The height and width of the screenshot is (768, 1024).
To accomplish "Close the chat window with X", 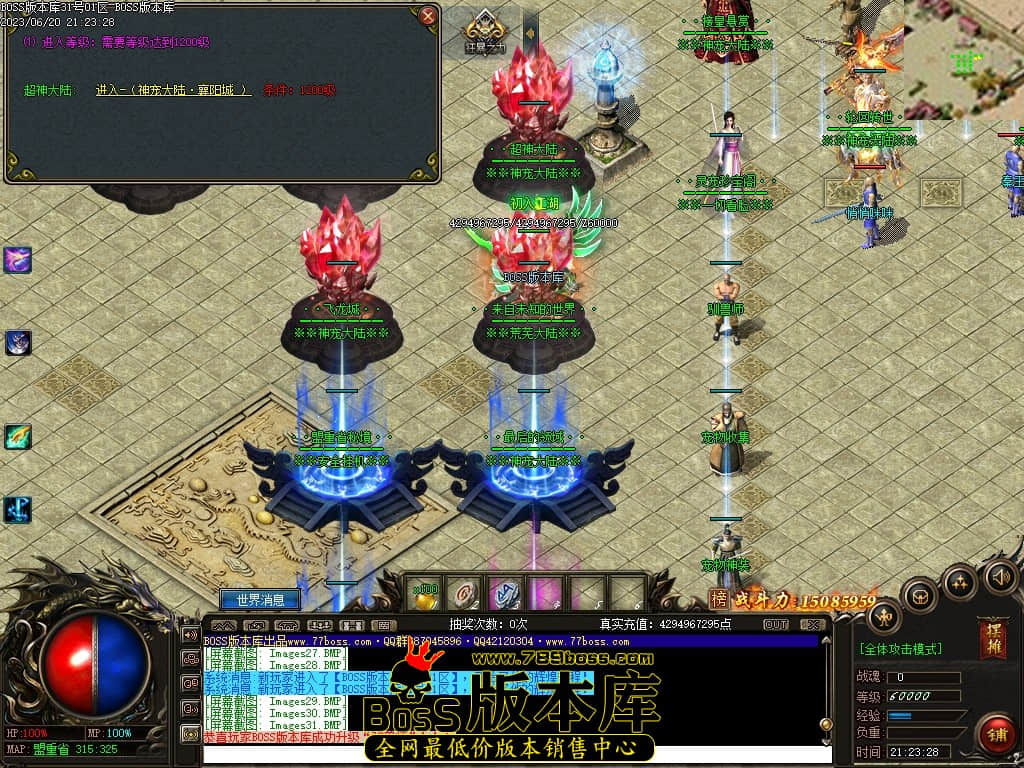I will tap(812, 624).
